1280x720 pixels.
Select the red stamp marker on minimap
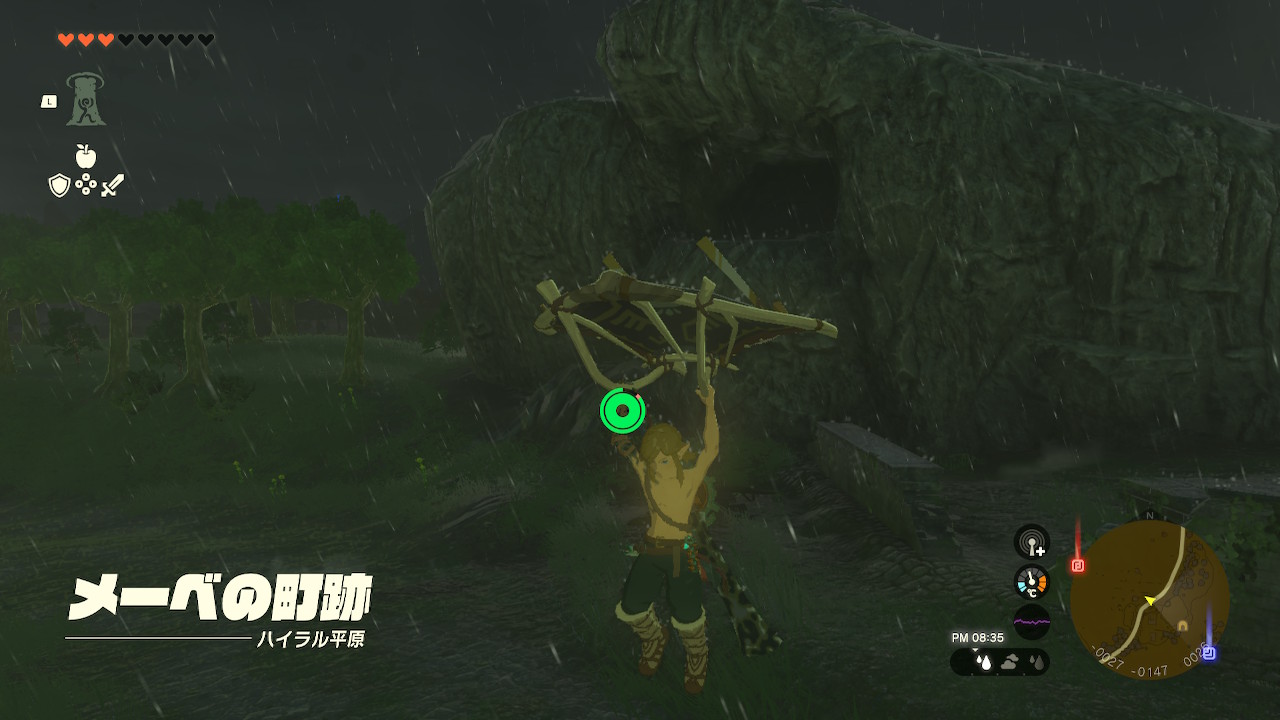[1078, 565]
